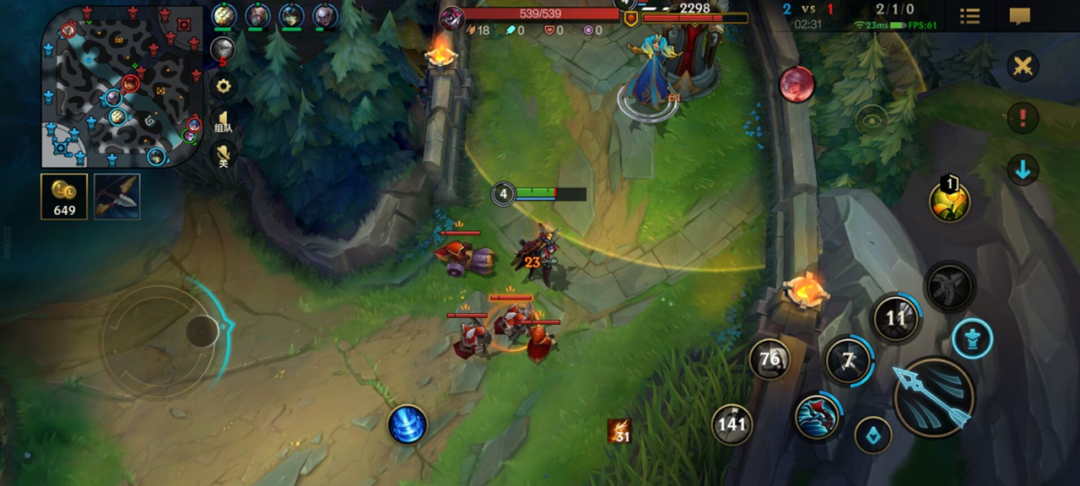Open the gear settings button
Screen dimensions: 1080x486
(223, 86)
